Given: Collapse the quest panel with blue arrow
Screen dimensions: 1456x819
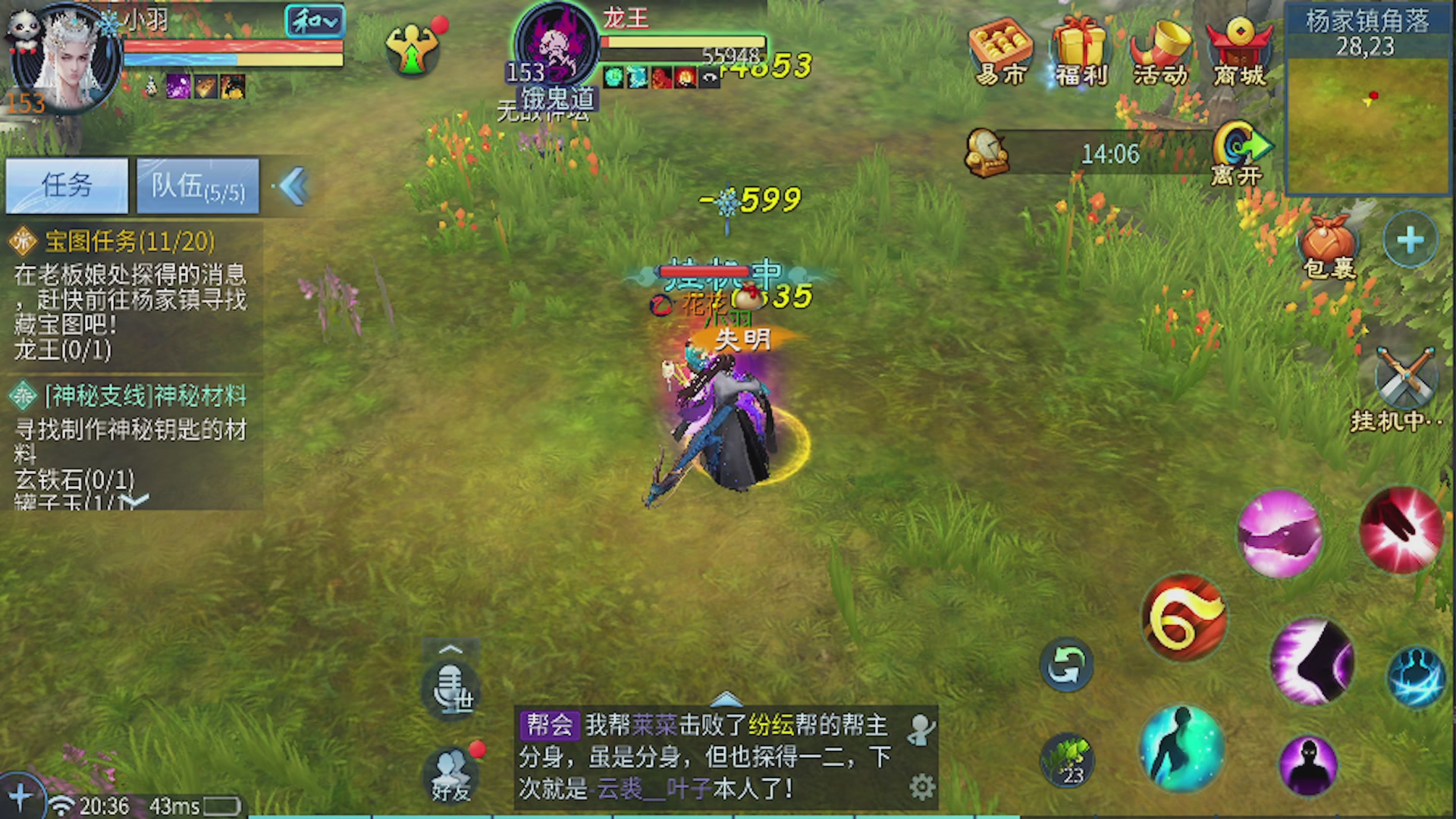Looking at the screenshot, I should [x=293, y=187].
